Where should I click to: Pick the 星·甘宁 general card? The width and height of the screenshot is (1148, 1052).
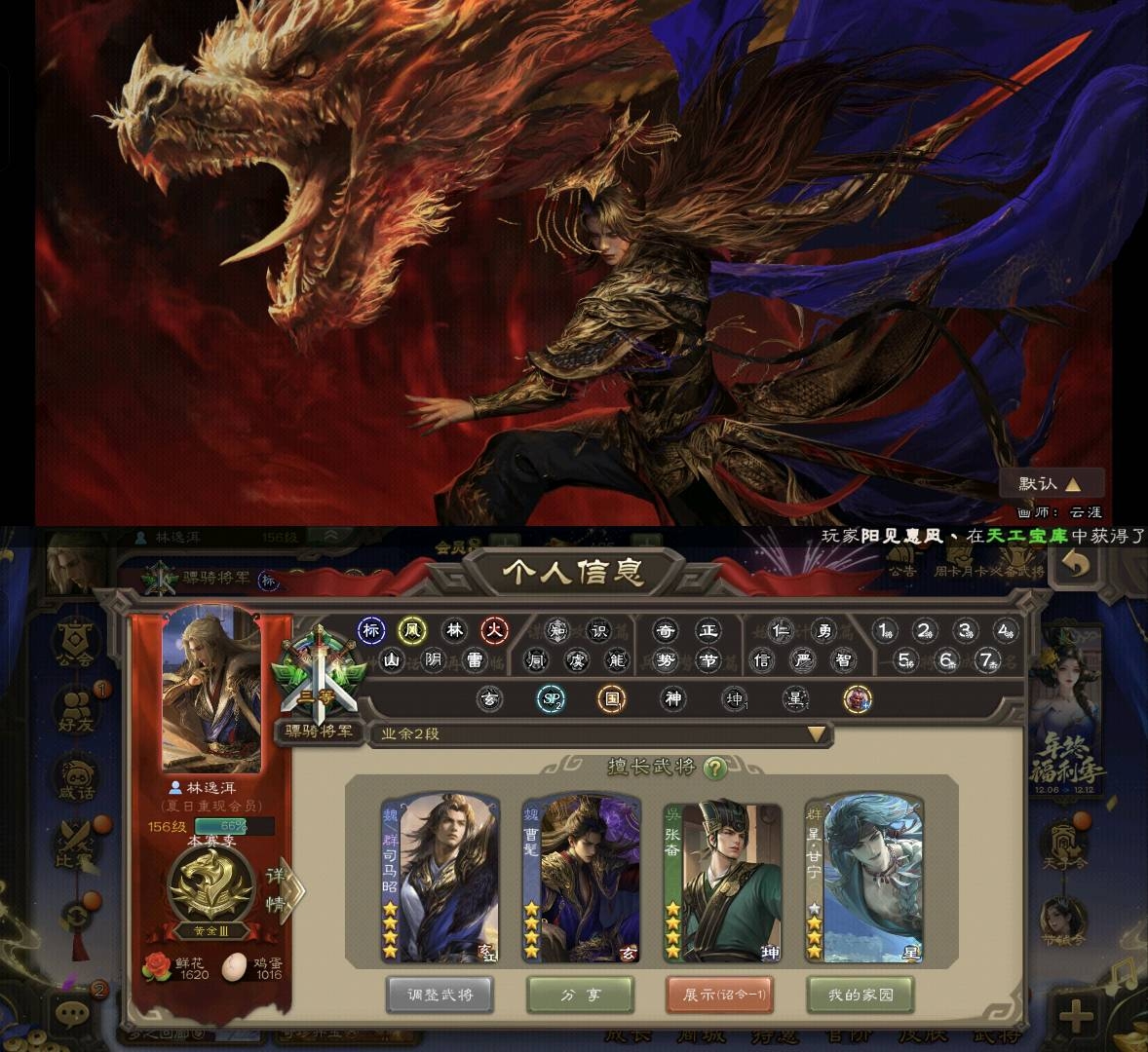click(x=863, y=878)
